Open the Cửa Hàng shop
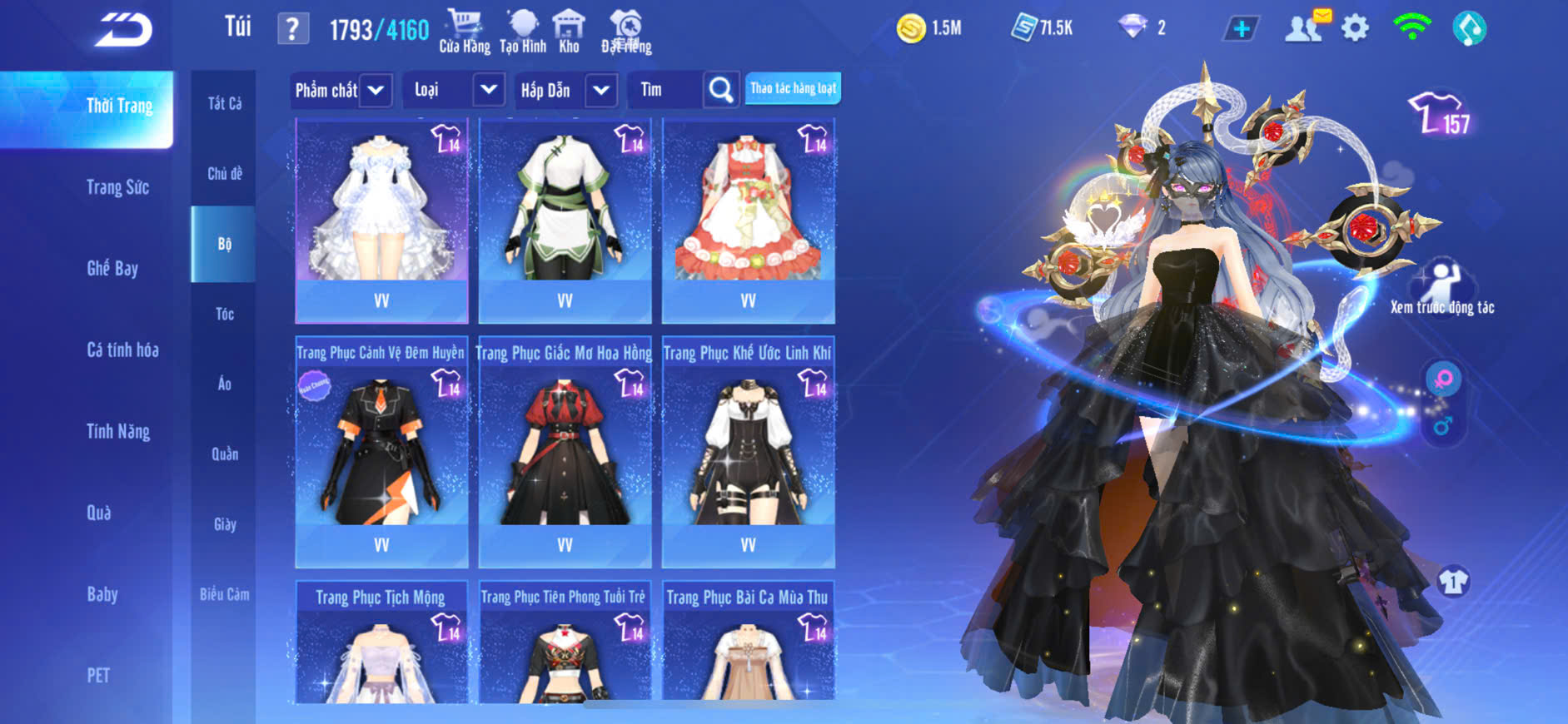 [x=464, y=32]
